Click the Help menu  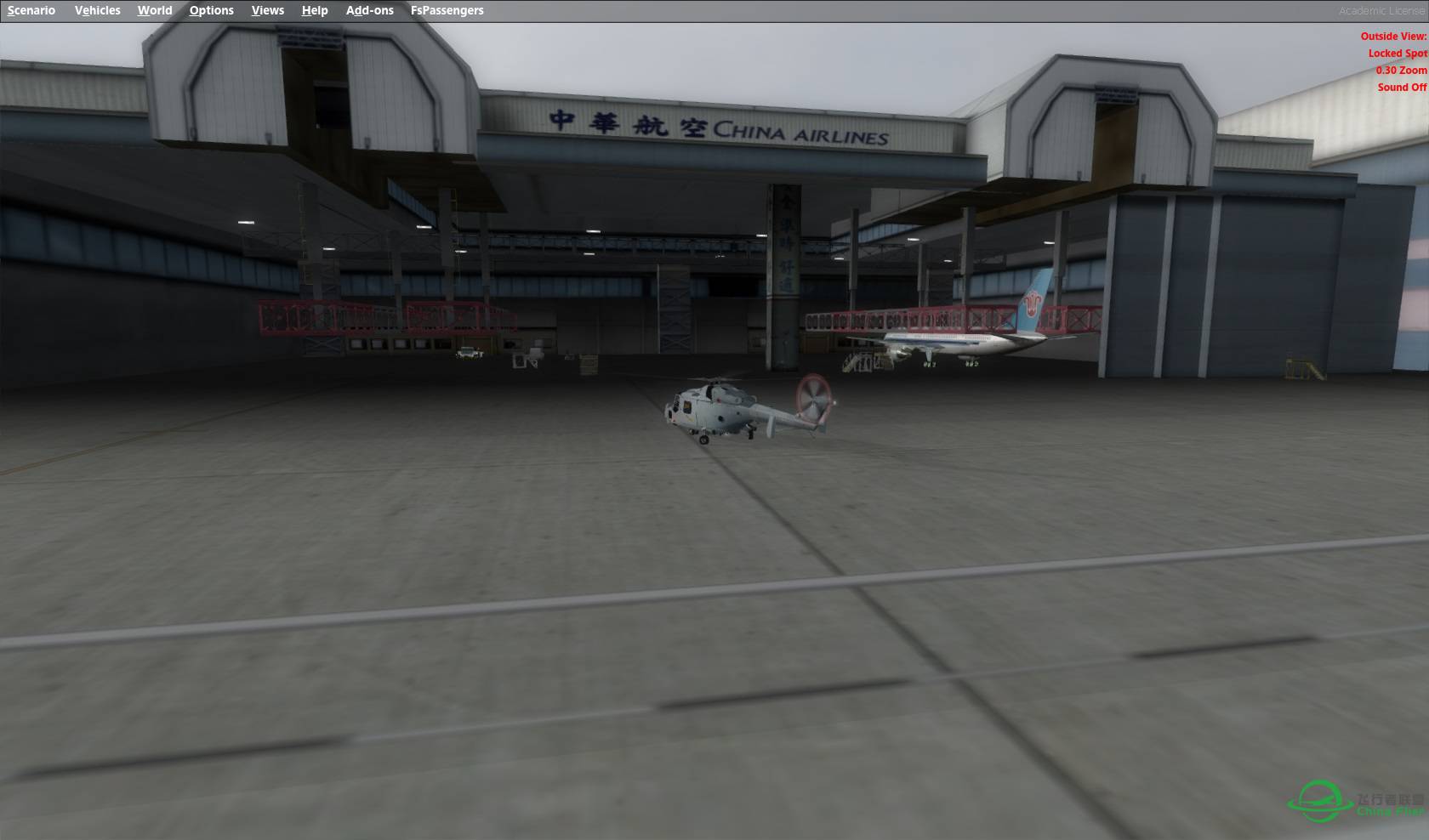[315, 10]
